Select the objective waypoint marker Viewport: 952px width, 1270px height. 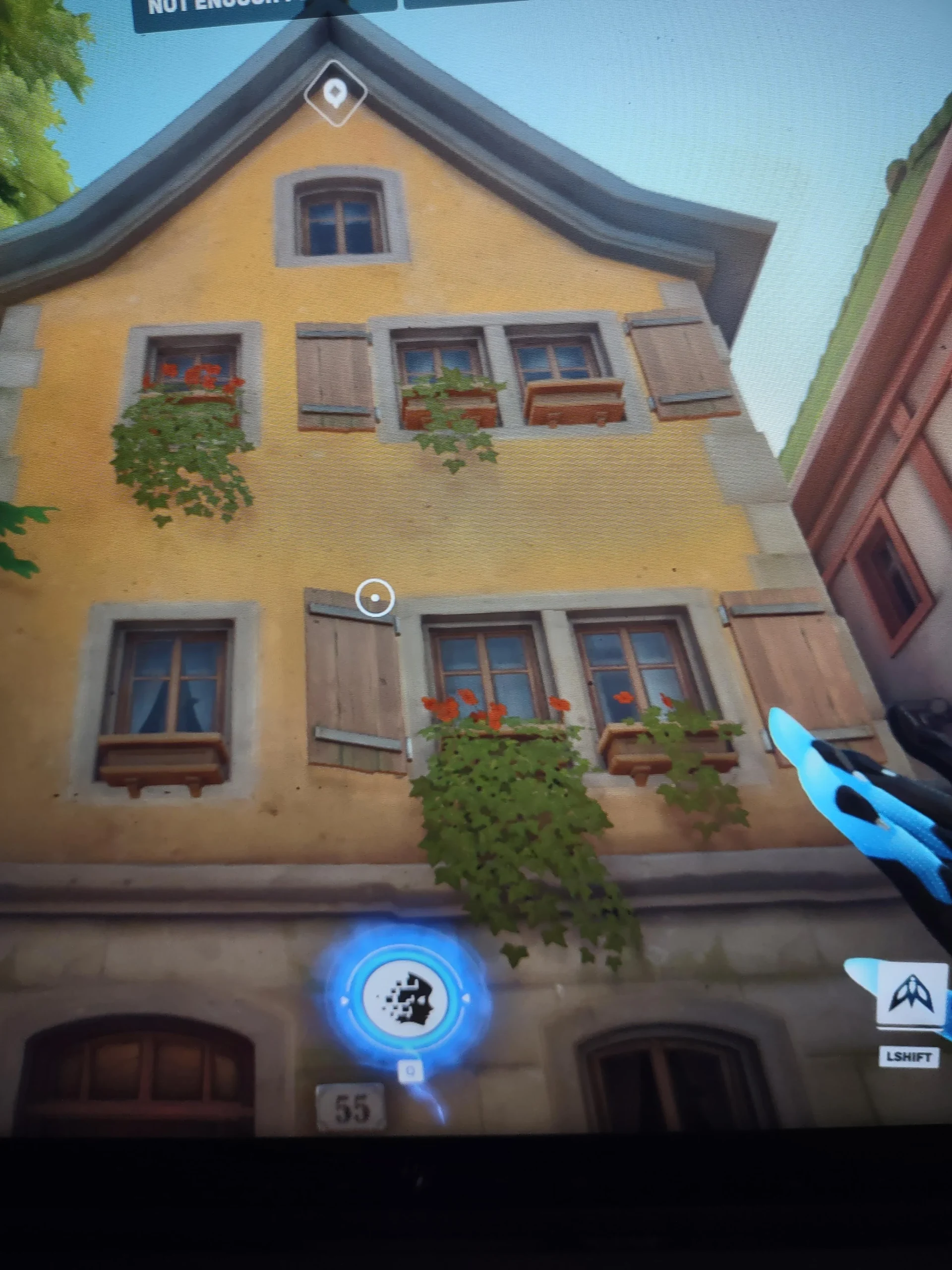[x=335, y=94]
